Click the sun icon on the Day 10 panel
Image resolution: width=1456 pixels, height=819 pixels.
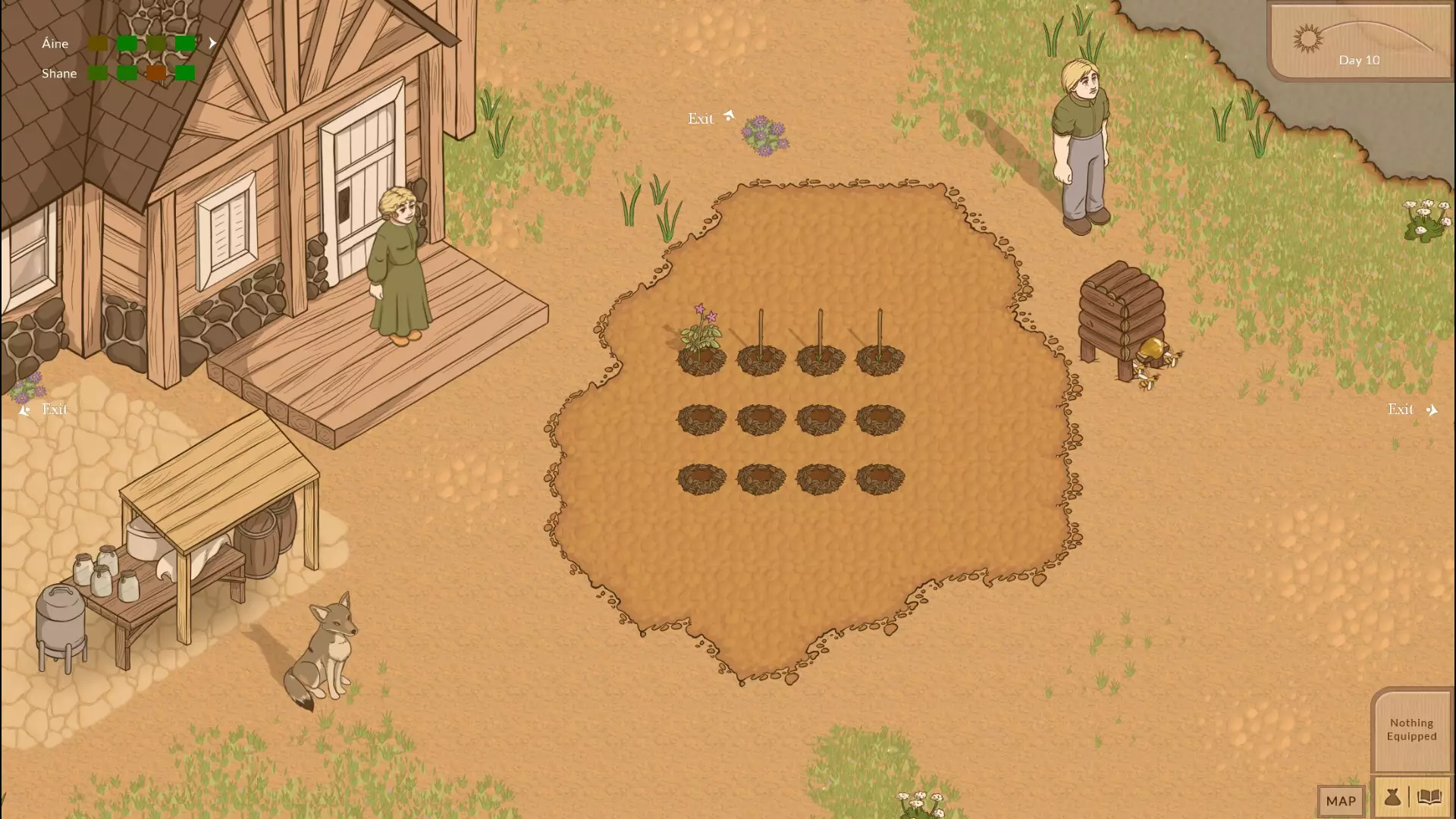point(1309,37)
